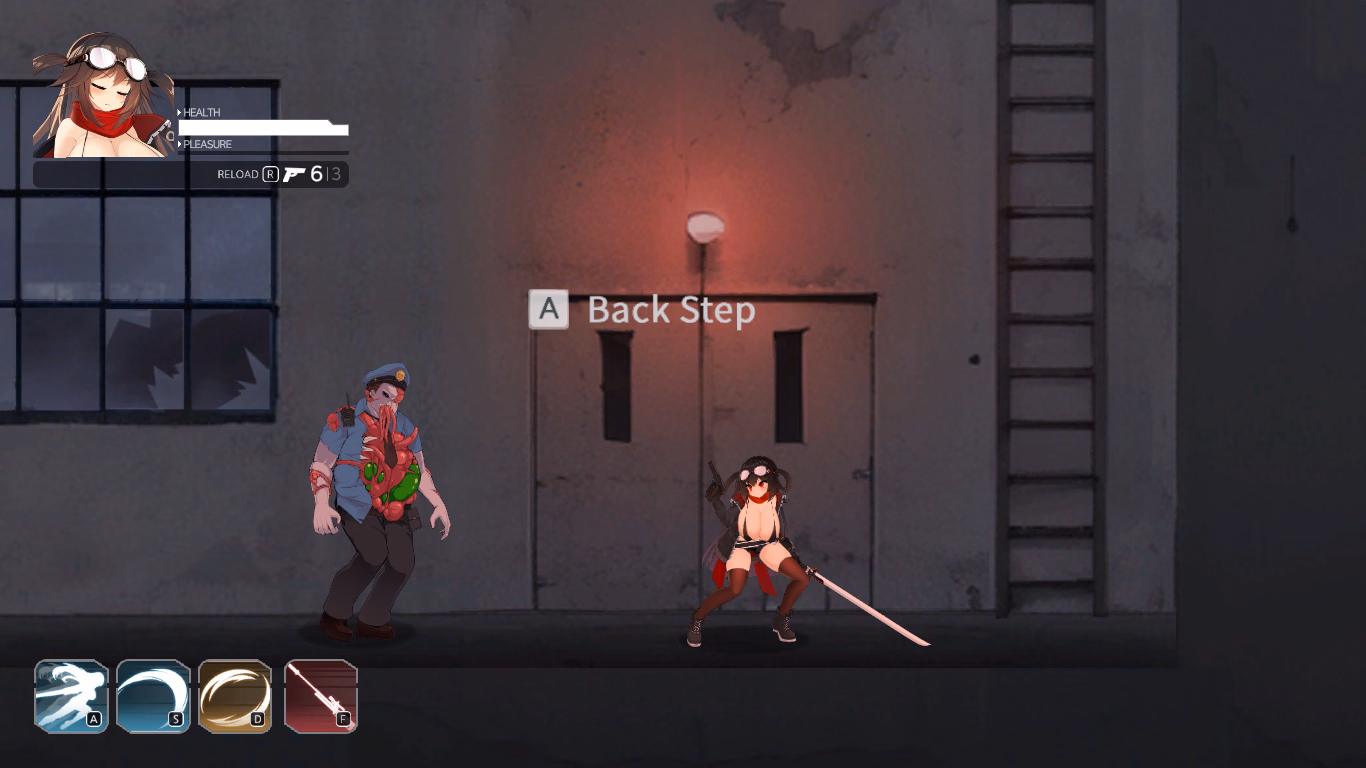
Task: Click the Back Step tutorial text
Action: coord(670,310)
